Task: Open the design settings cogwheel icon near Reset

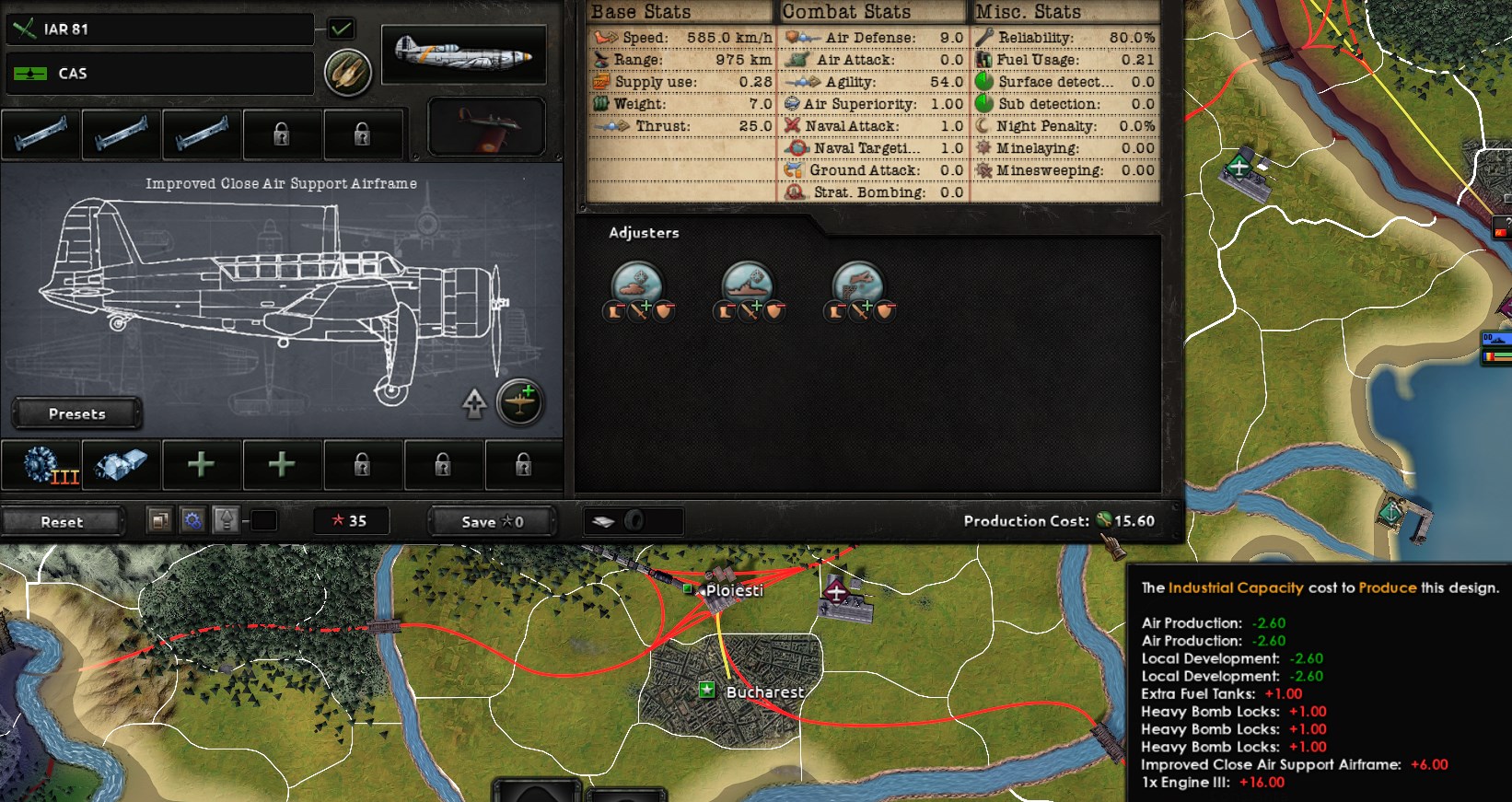Action: 192,520
